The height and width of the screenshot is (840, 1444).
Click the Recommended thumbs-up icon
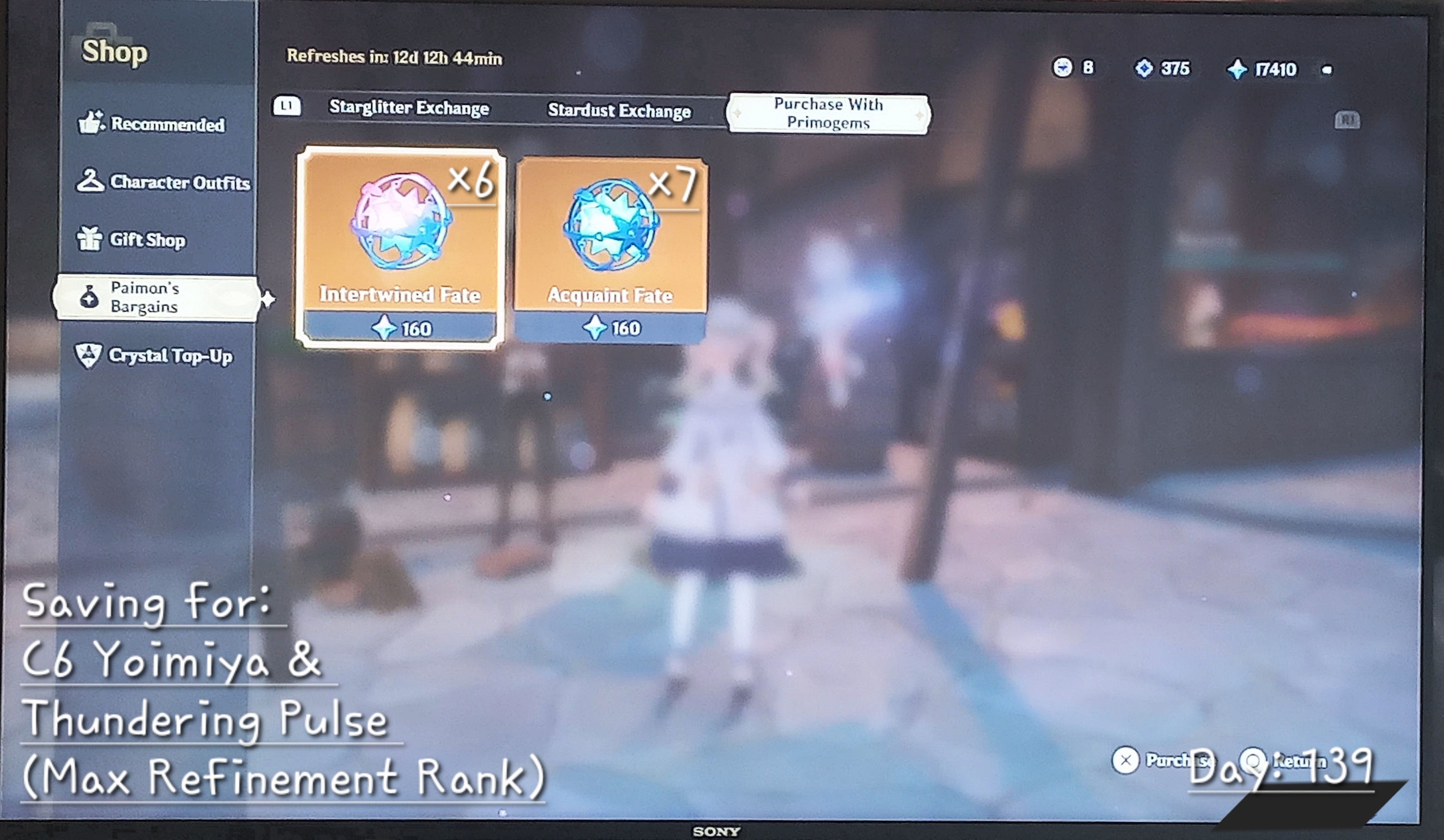tap(92, 121)
